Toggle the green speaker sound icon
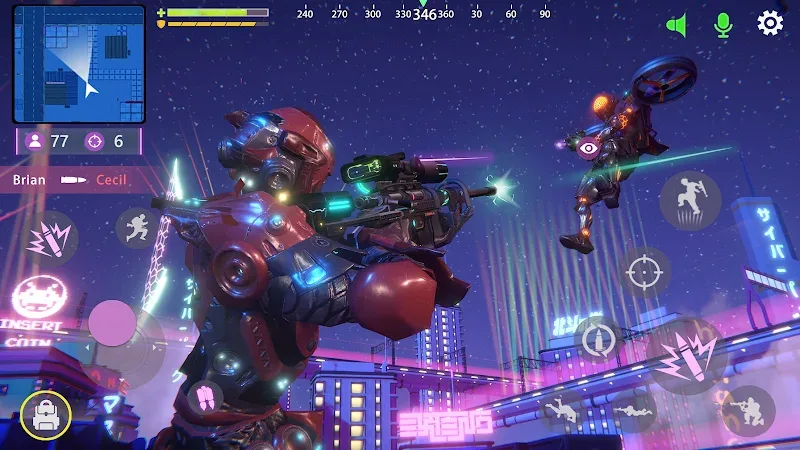This screenshot has width=800, height=450. 678,25
